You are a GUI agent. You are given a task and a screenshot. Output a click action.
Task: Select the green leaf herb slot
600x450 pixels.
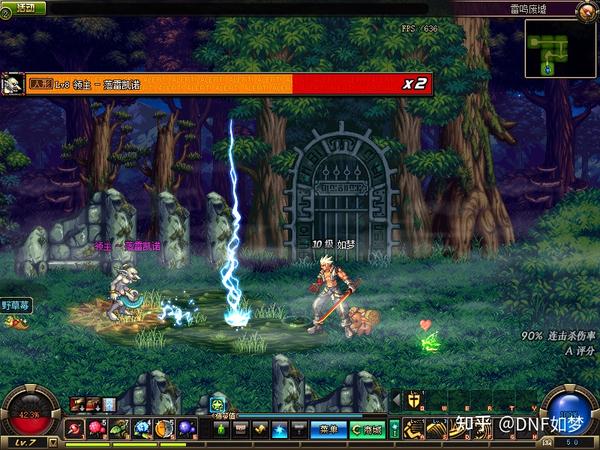(118, 429)
